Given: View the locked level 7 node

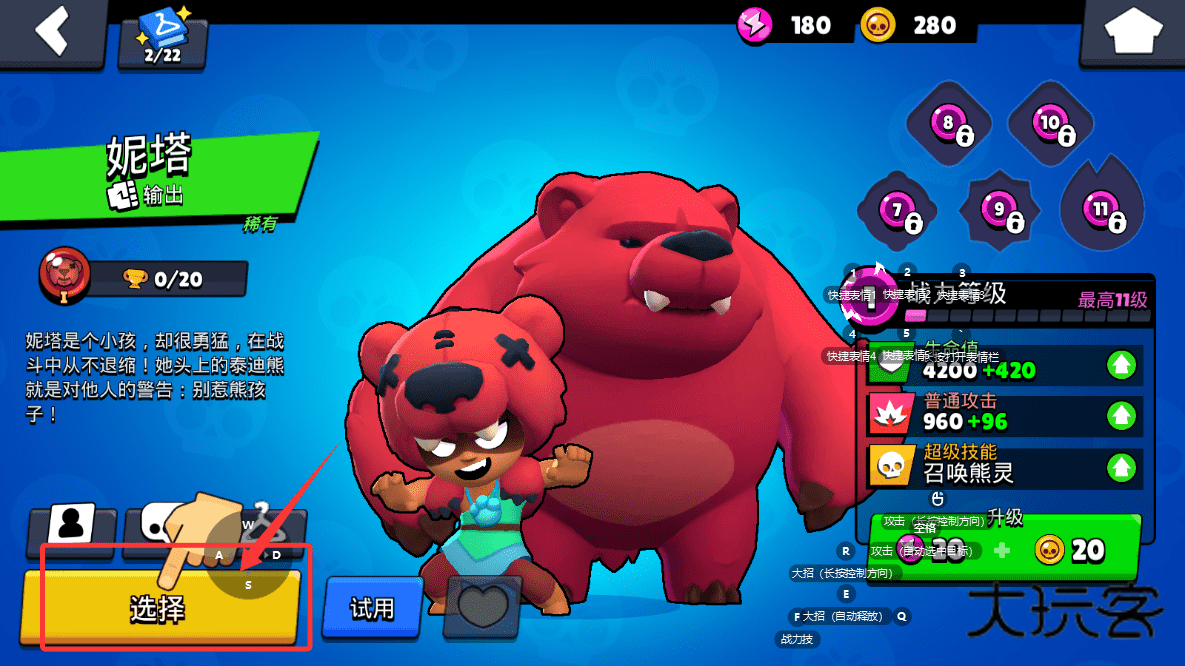Looking at the screenshot, I should pos(898,212).
